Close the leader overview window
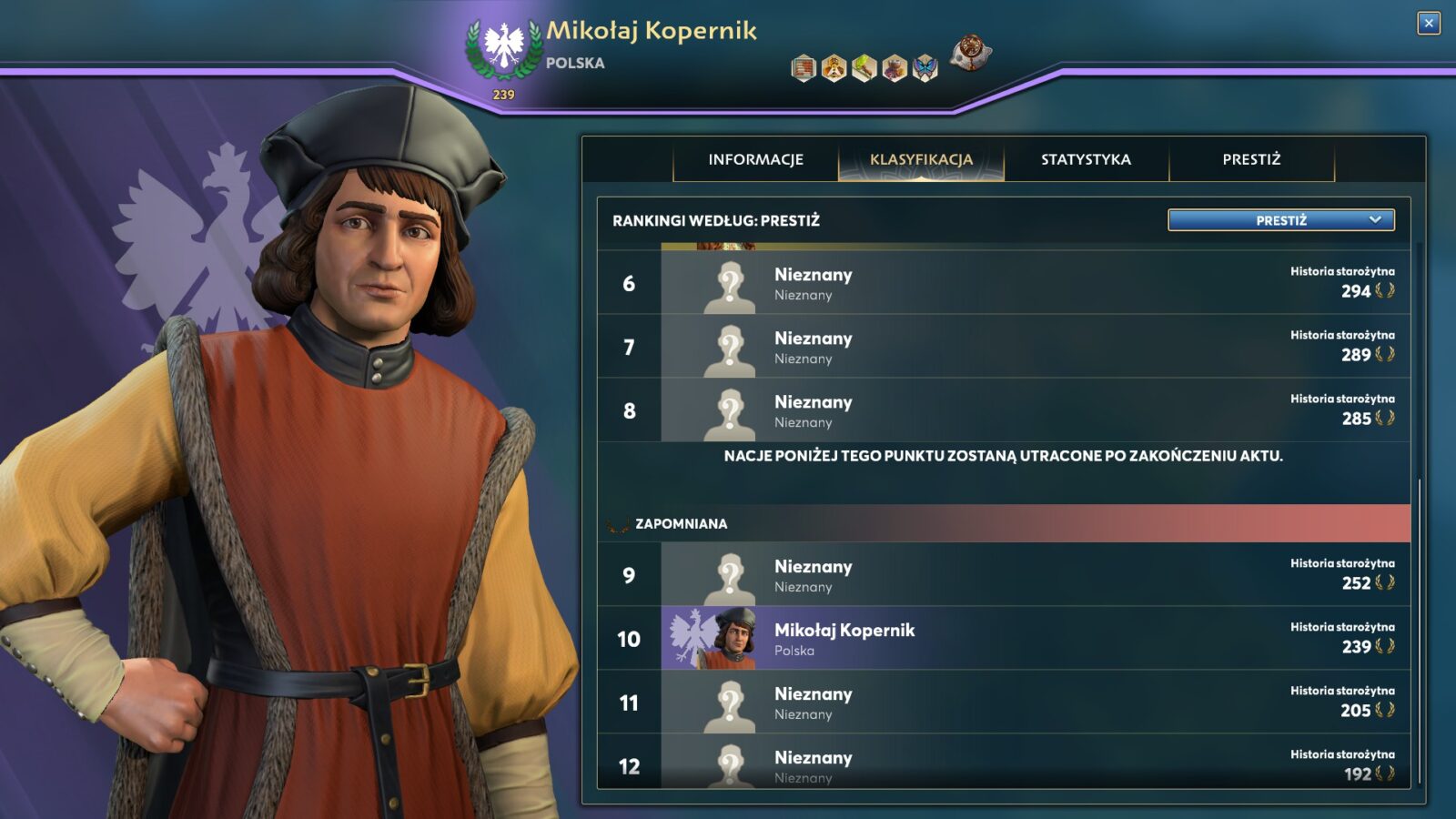The image size is (1456, 819). tap(1429, 24)
